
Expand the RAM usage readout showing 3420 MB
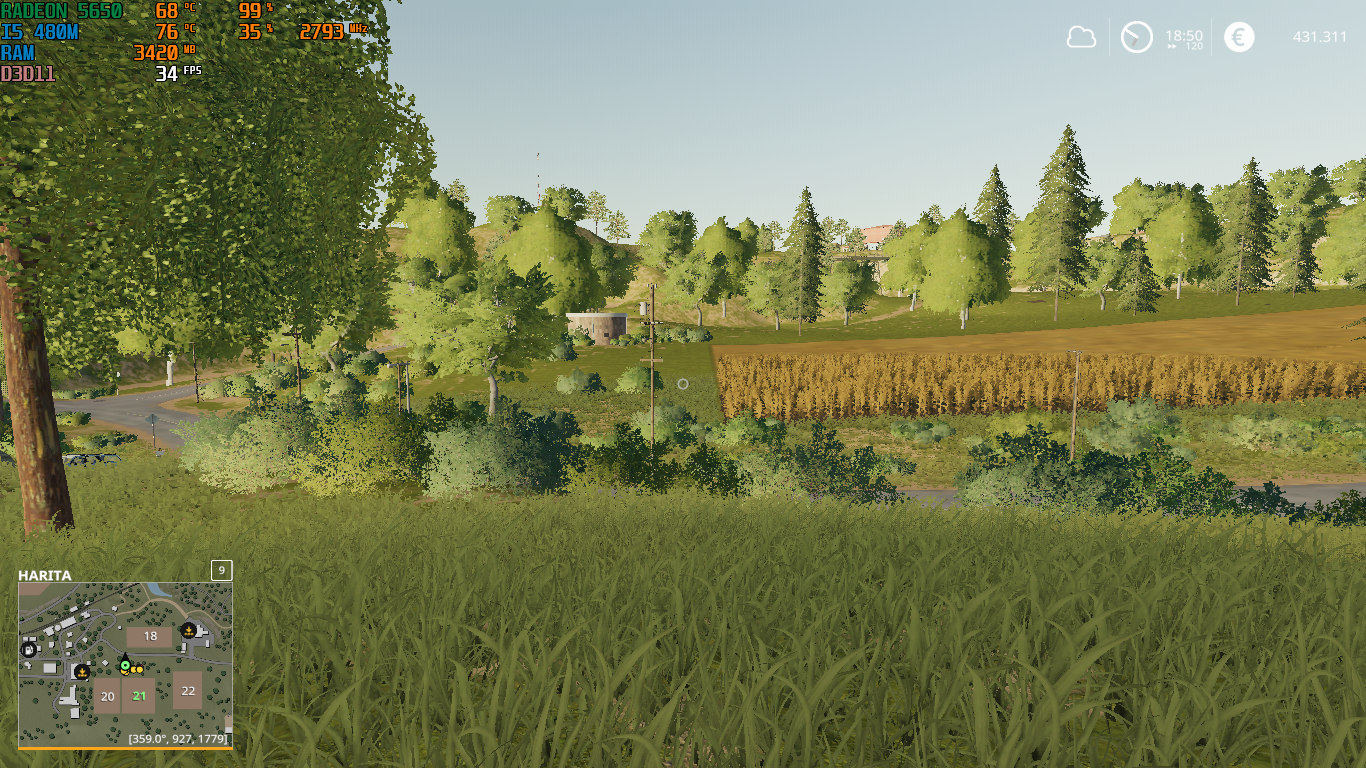[x=25, y=51]
